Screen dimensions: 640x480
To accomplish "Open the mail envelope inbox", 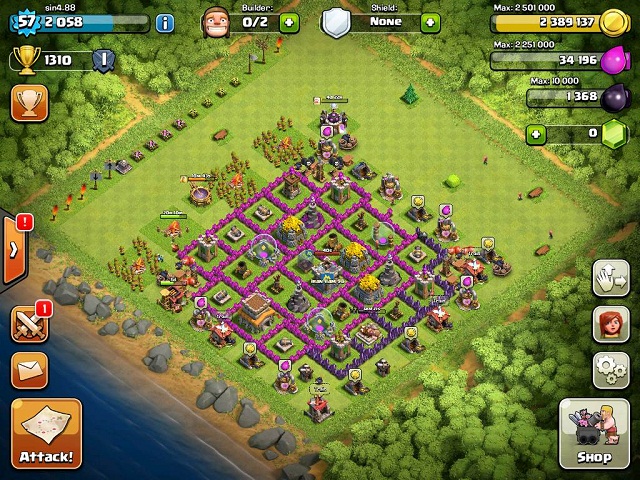I will point(29,370).
